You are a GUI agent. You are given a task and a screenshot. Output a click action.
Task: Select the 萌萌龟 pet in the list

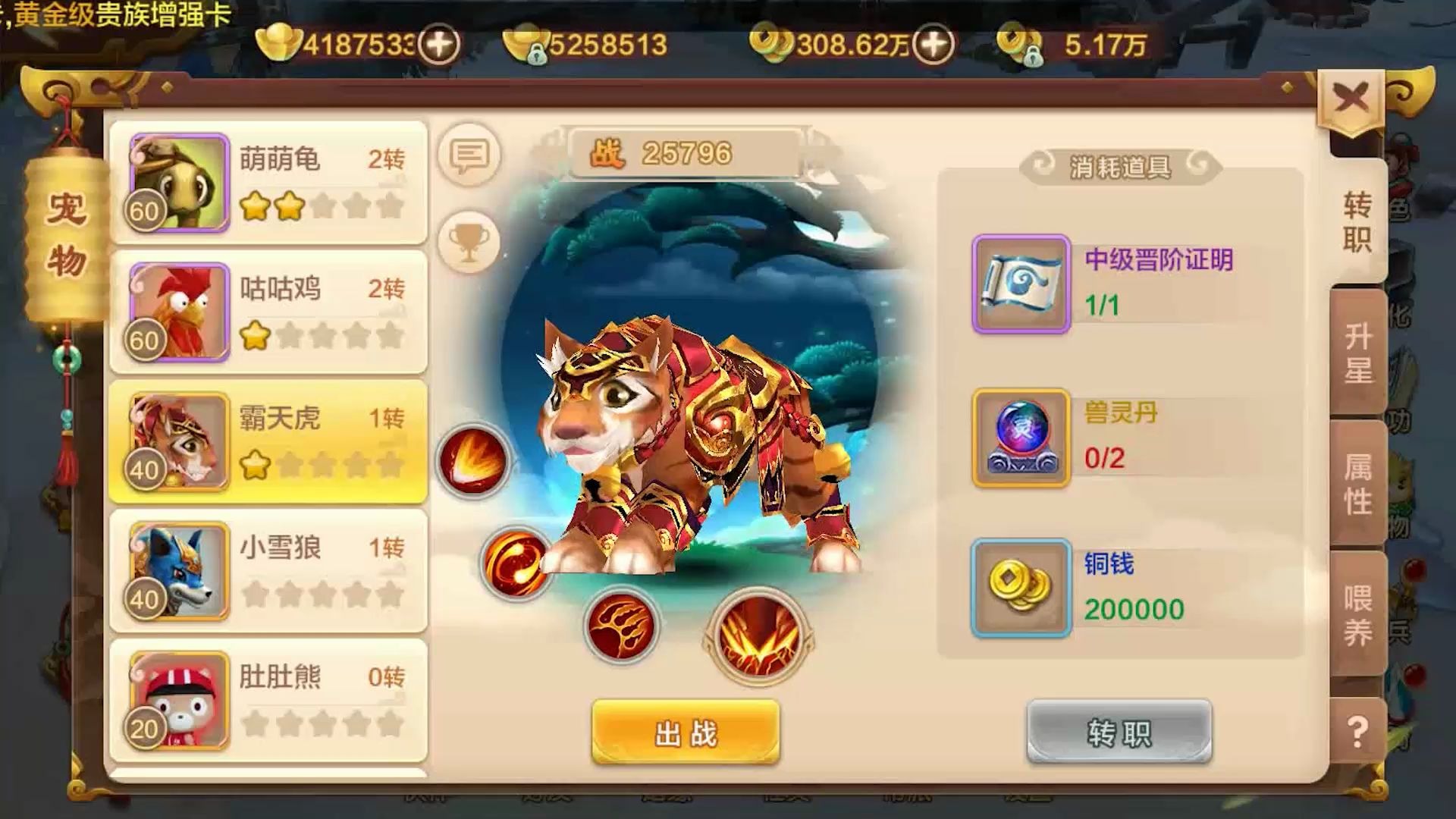click(x=265, y=182)
